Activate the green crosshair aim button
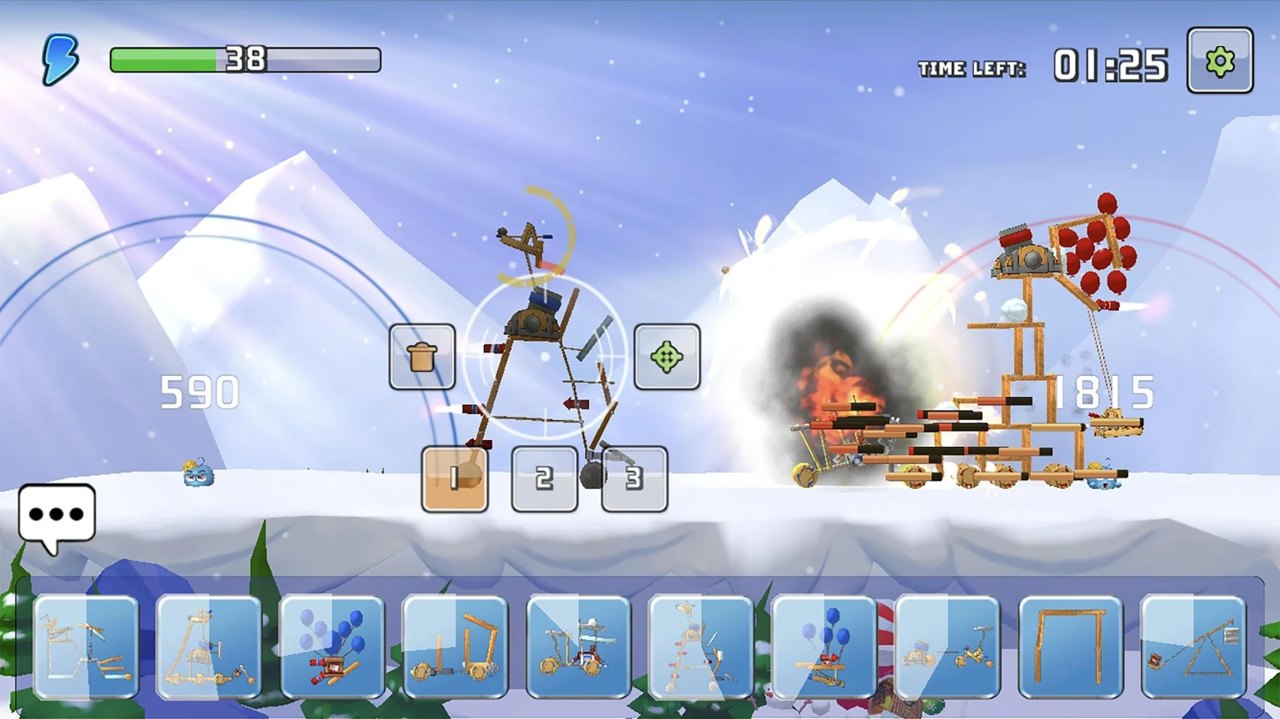 [x=667, y=357]
